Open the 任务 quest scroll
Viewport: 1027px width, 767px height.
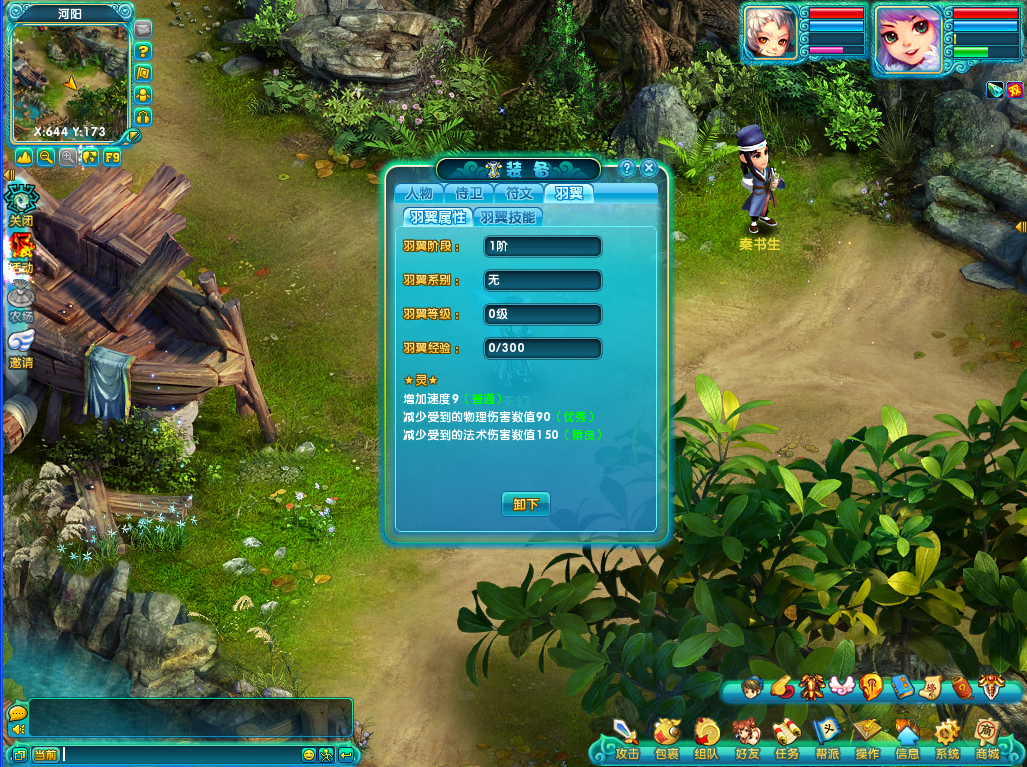point(787,738)
